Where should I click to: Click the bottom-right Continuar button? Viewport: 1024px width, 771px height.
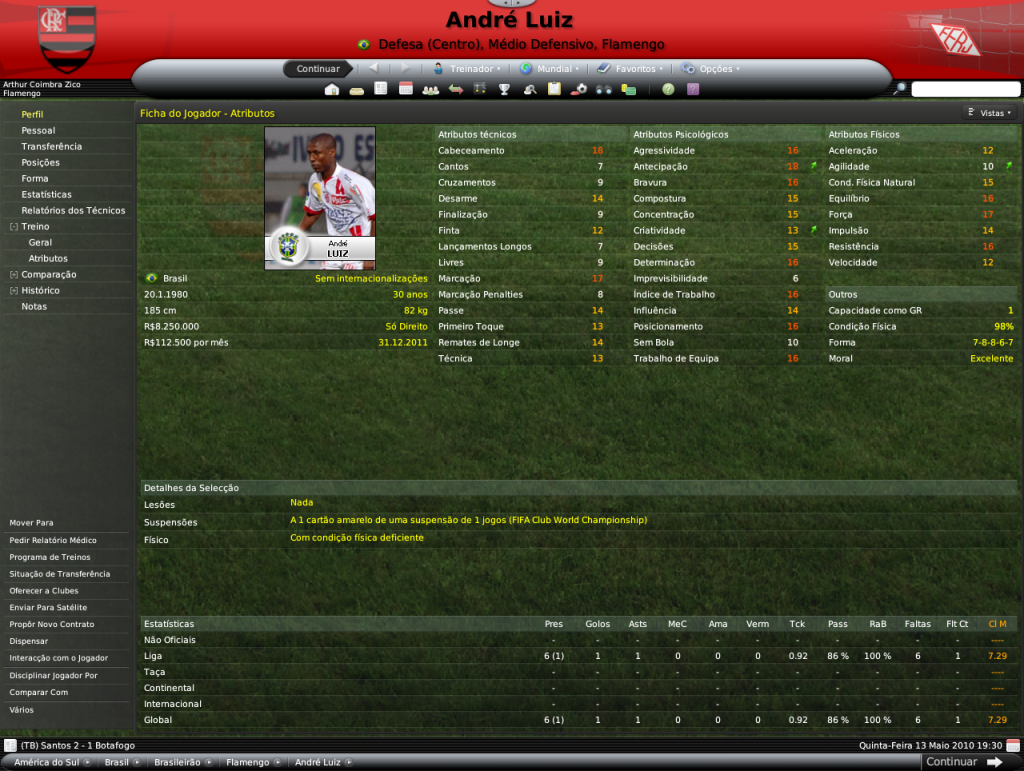coord(964,762)
